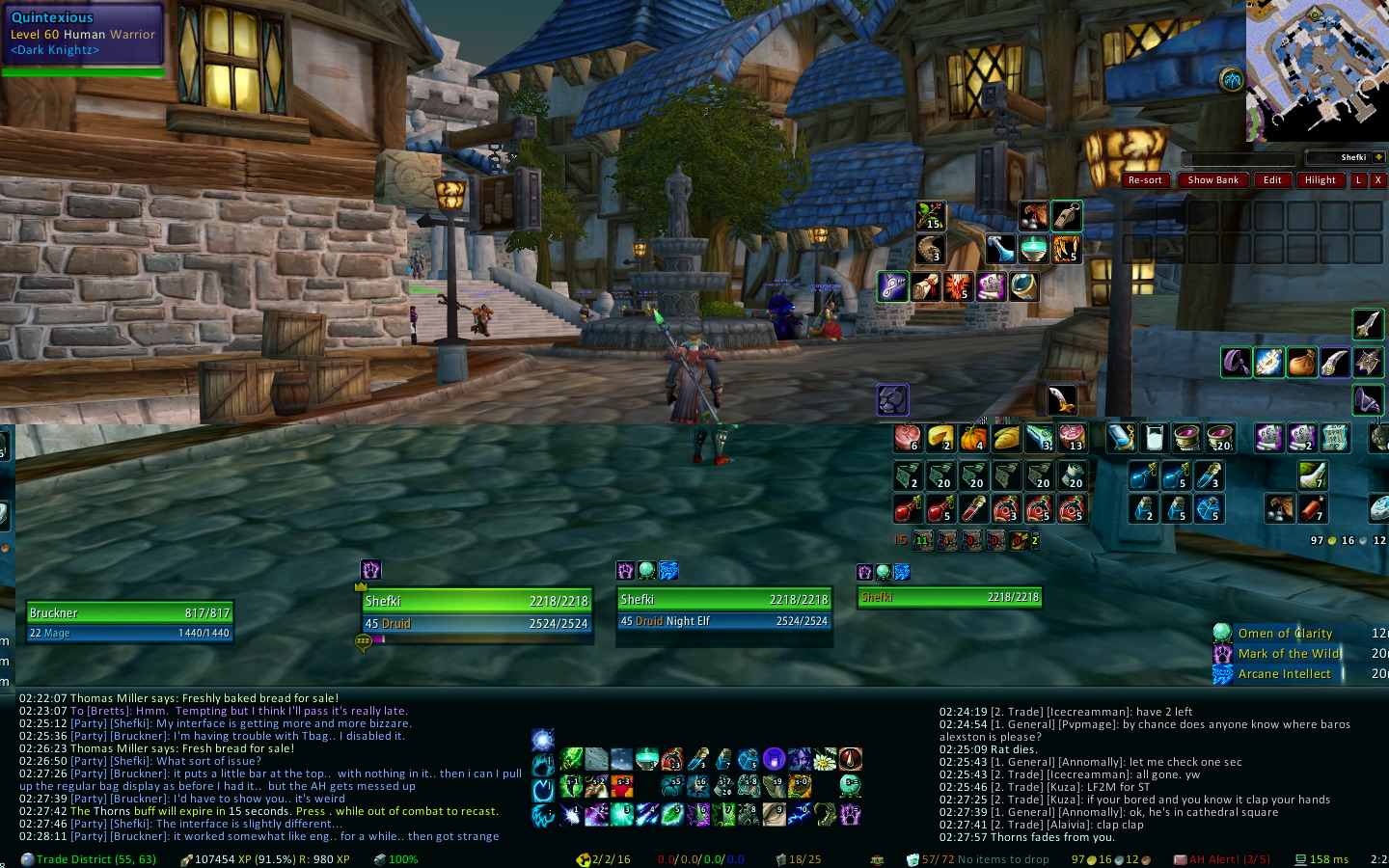Click the AH Alert indicator in bottom bar
The image size is (1389, 868).
click(1221, 859)
